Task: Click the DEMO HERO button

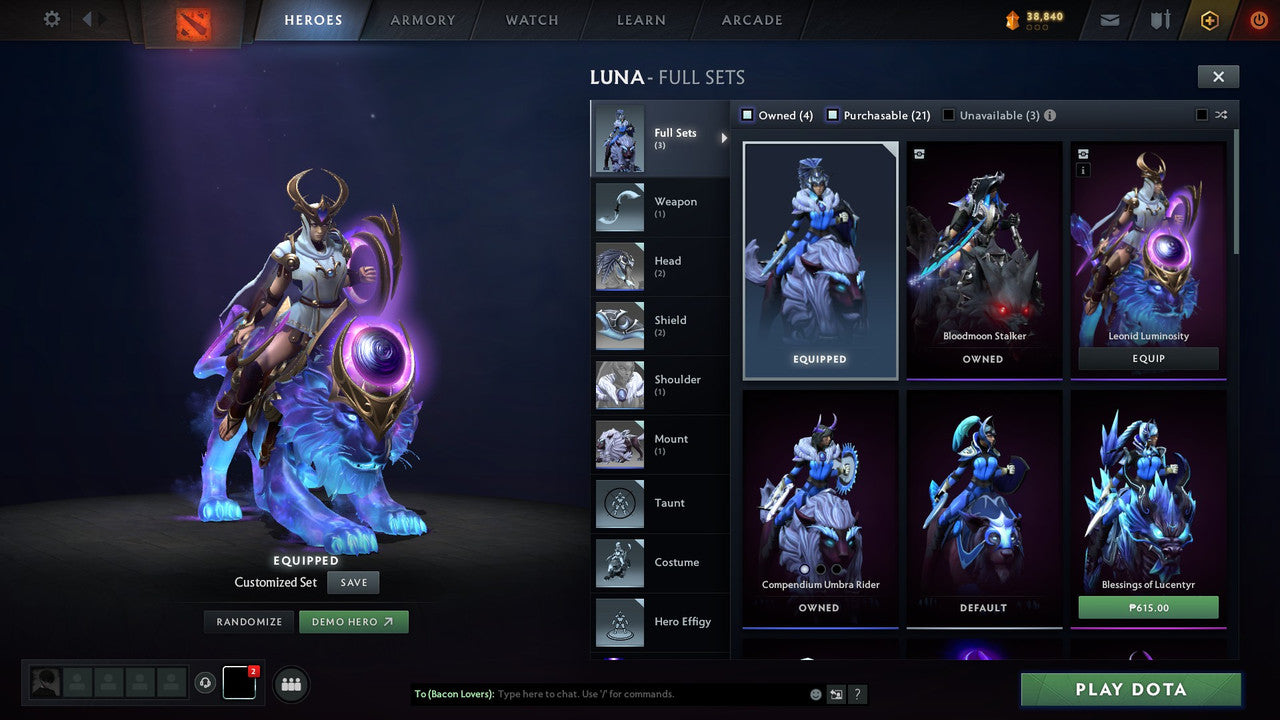Action: (354, 621)
